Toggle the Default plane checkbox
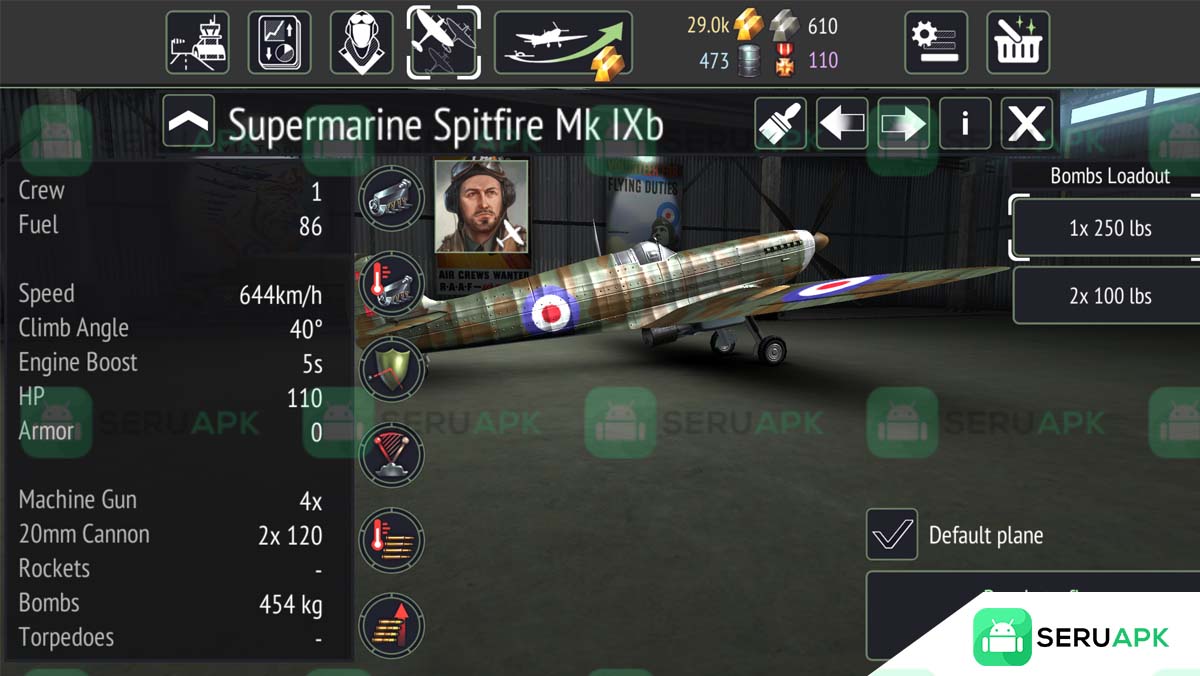 (x=891, y=534)
